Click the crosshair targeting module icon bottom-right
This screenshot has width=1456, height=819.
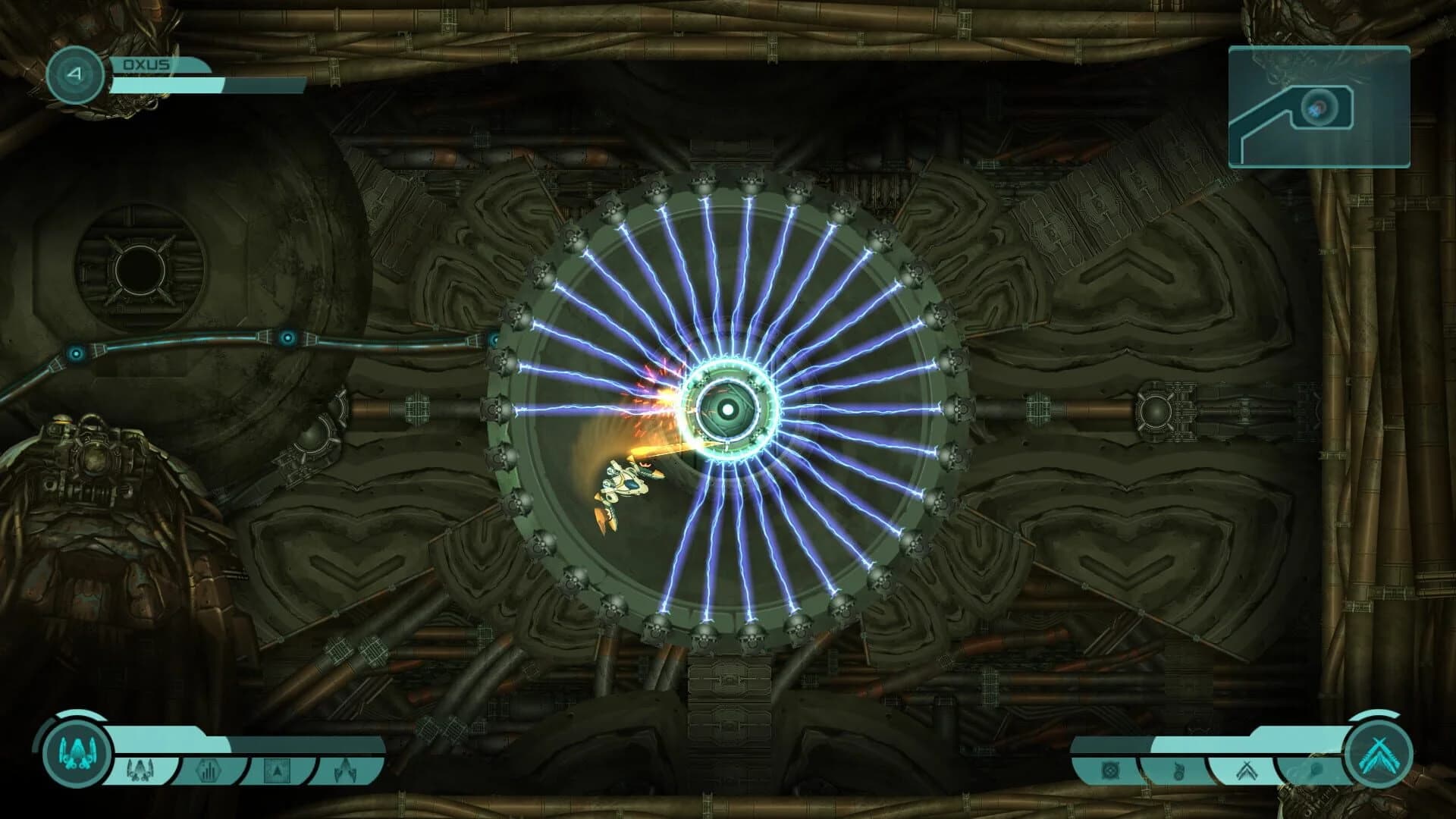coord(1111,770)
